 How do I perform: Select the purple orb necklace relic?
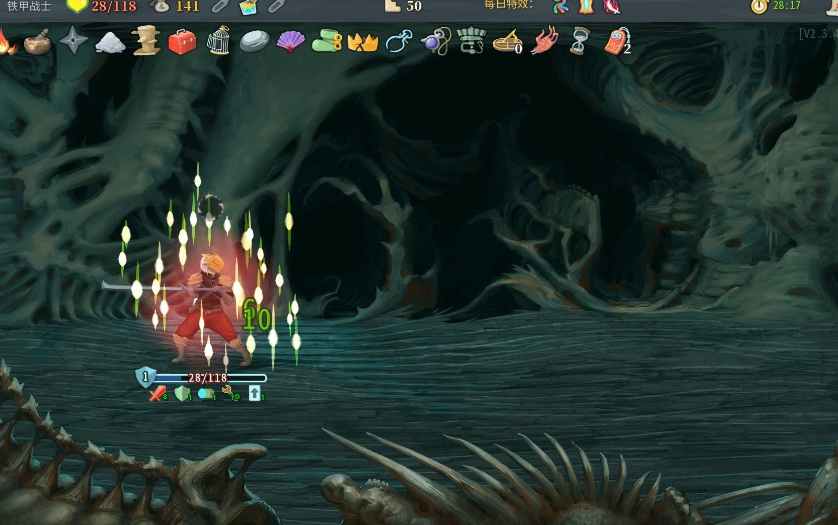(x=435, y=42)
